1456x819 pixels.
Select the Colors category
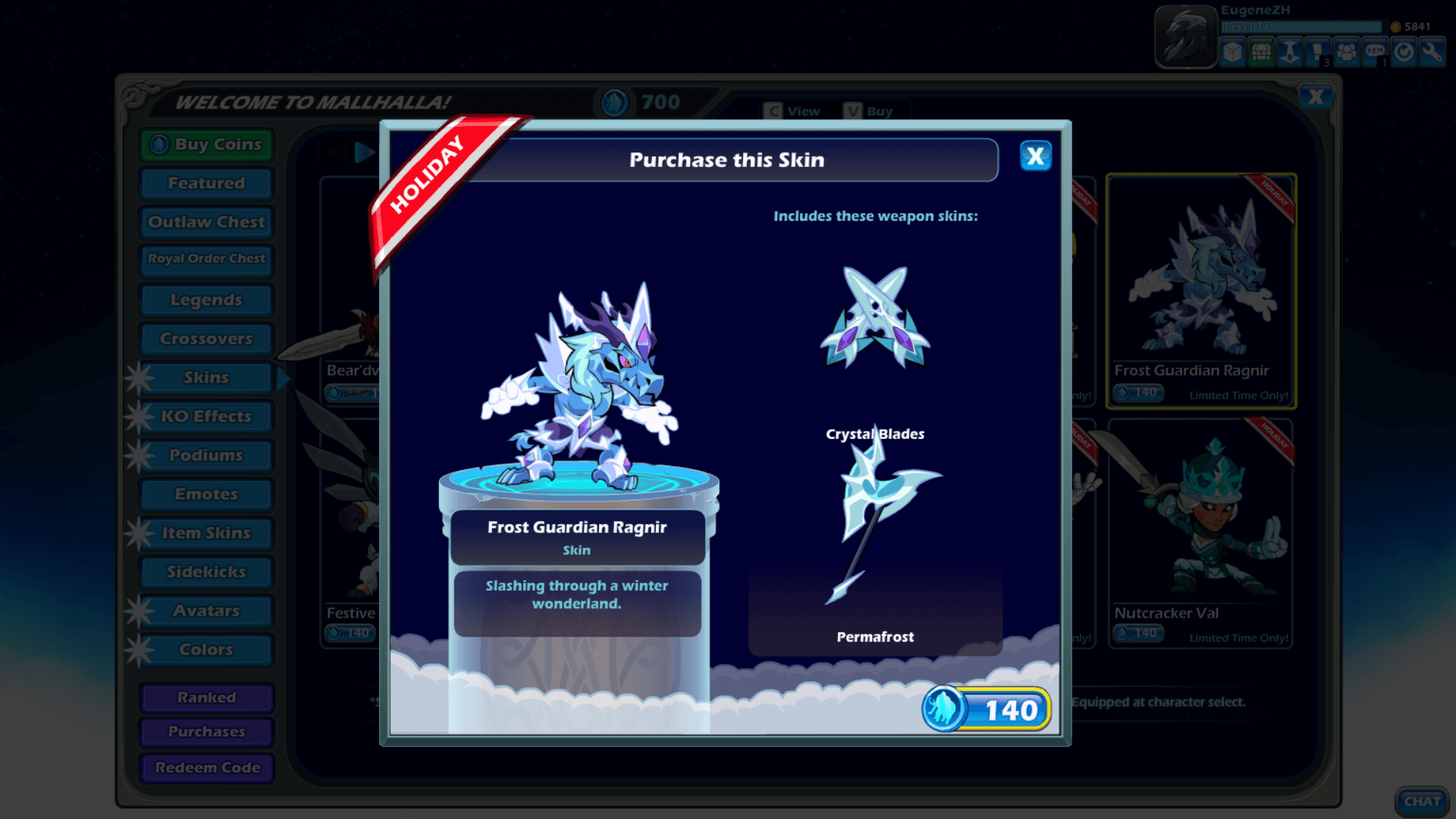tap(206, 650)
